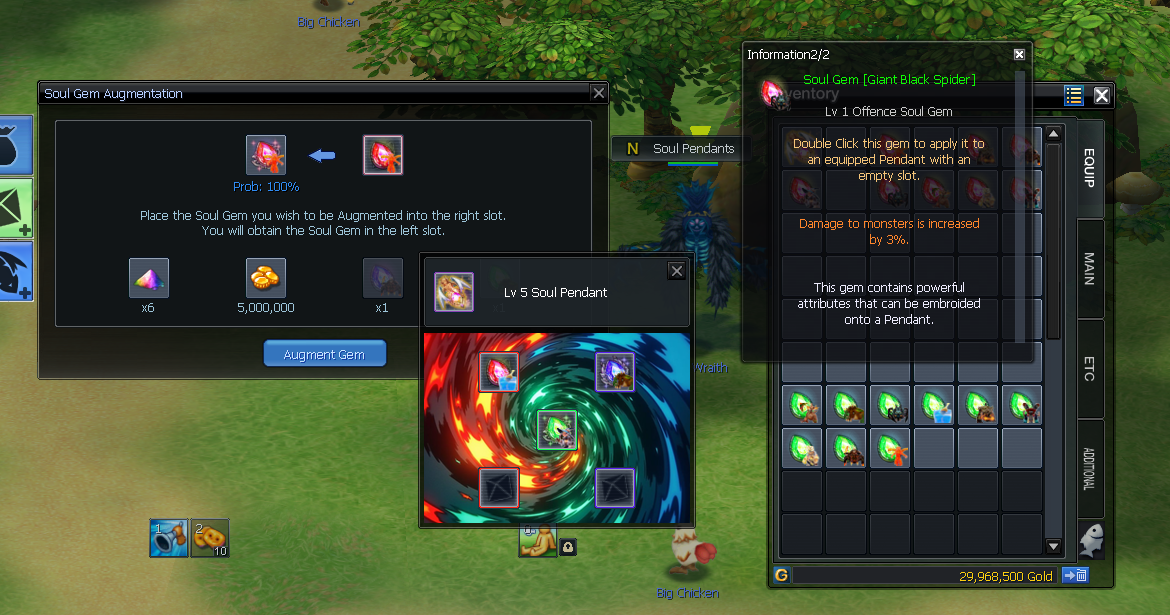Close the Lv 5 Soul Pendant panel
1170x615 pixels.
click(677, 271)
